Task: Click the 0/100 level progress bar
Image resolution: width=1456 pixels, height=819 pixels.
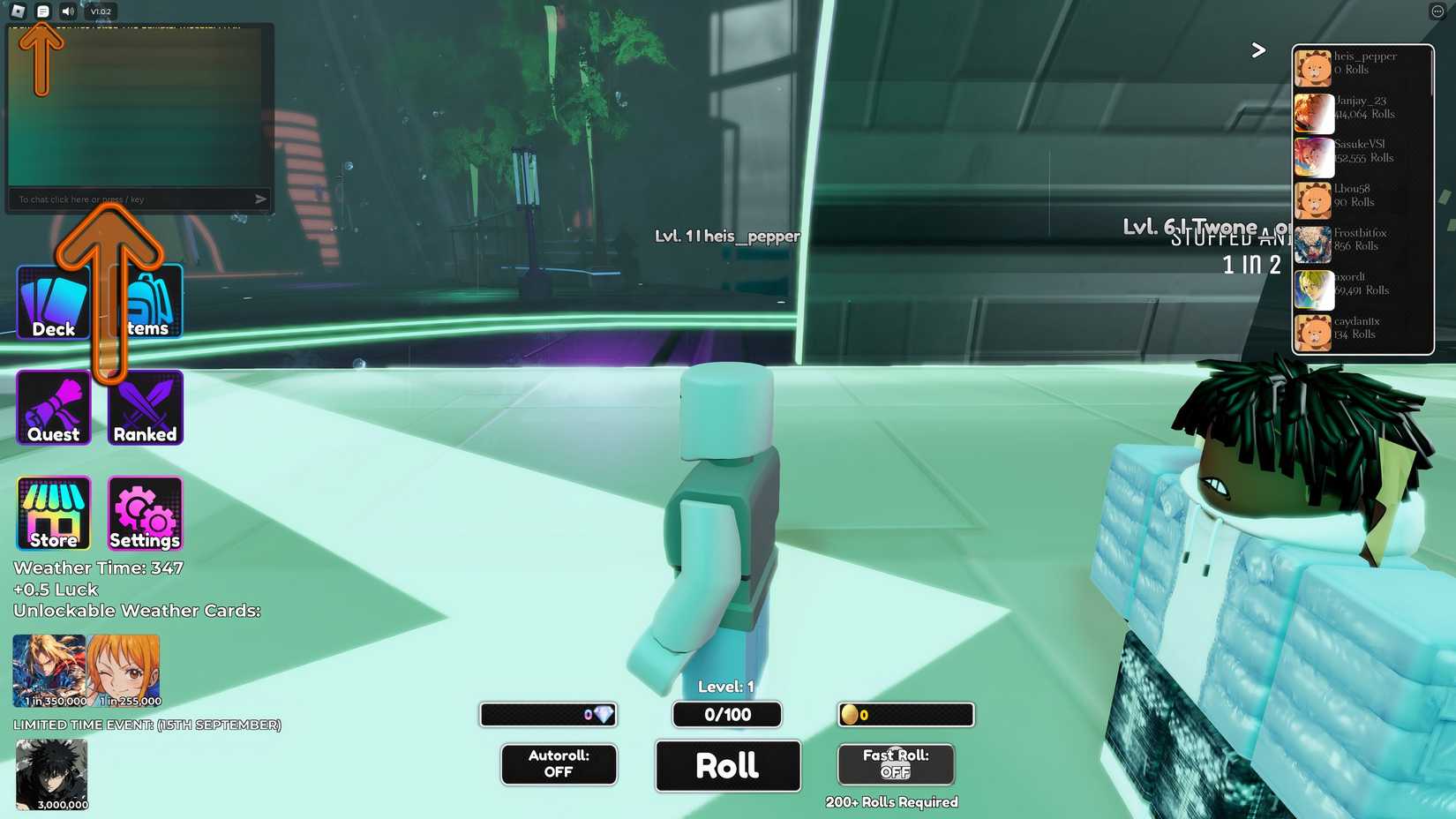Action: click(x=726, y=715)
